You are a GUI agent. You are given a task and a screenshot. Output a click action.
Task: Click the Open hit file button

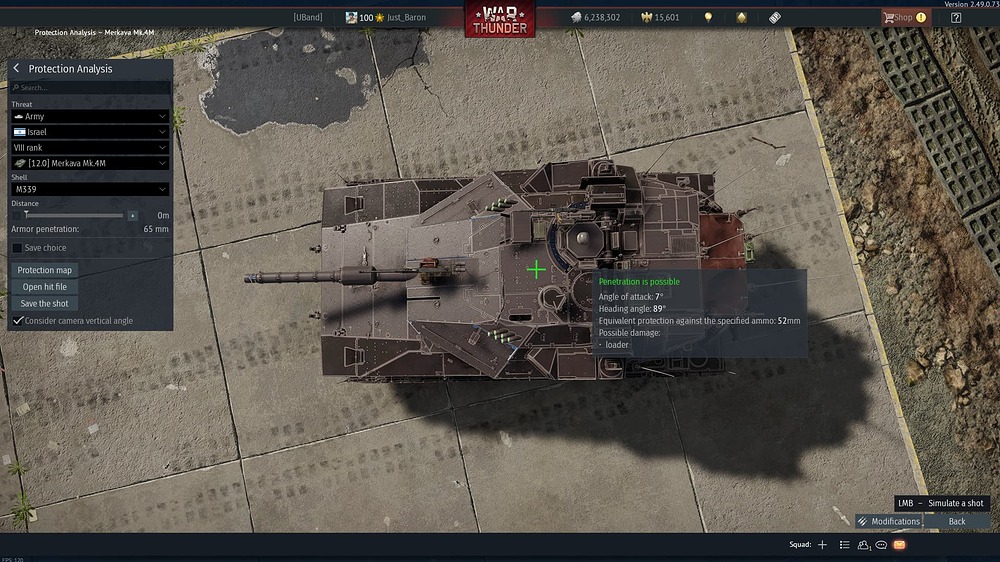point(44,287)
